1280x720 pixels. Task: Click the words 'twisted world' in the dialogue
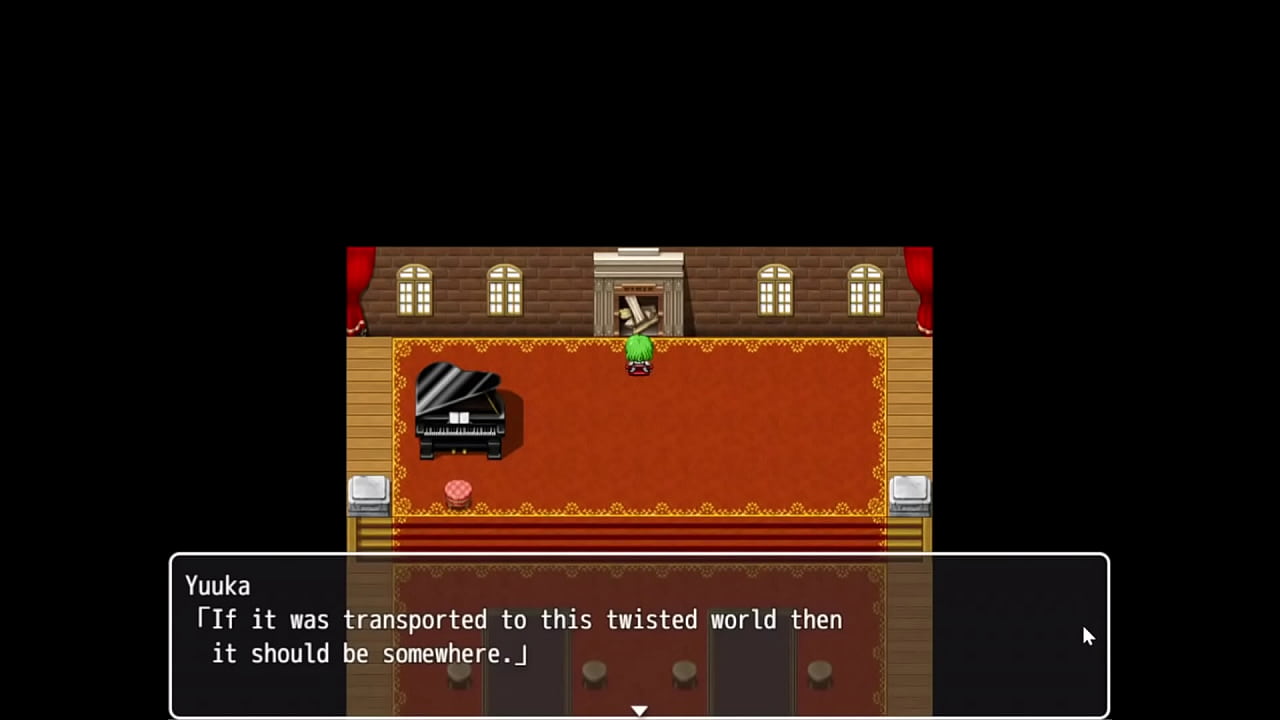[691, 620]
